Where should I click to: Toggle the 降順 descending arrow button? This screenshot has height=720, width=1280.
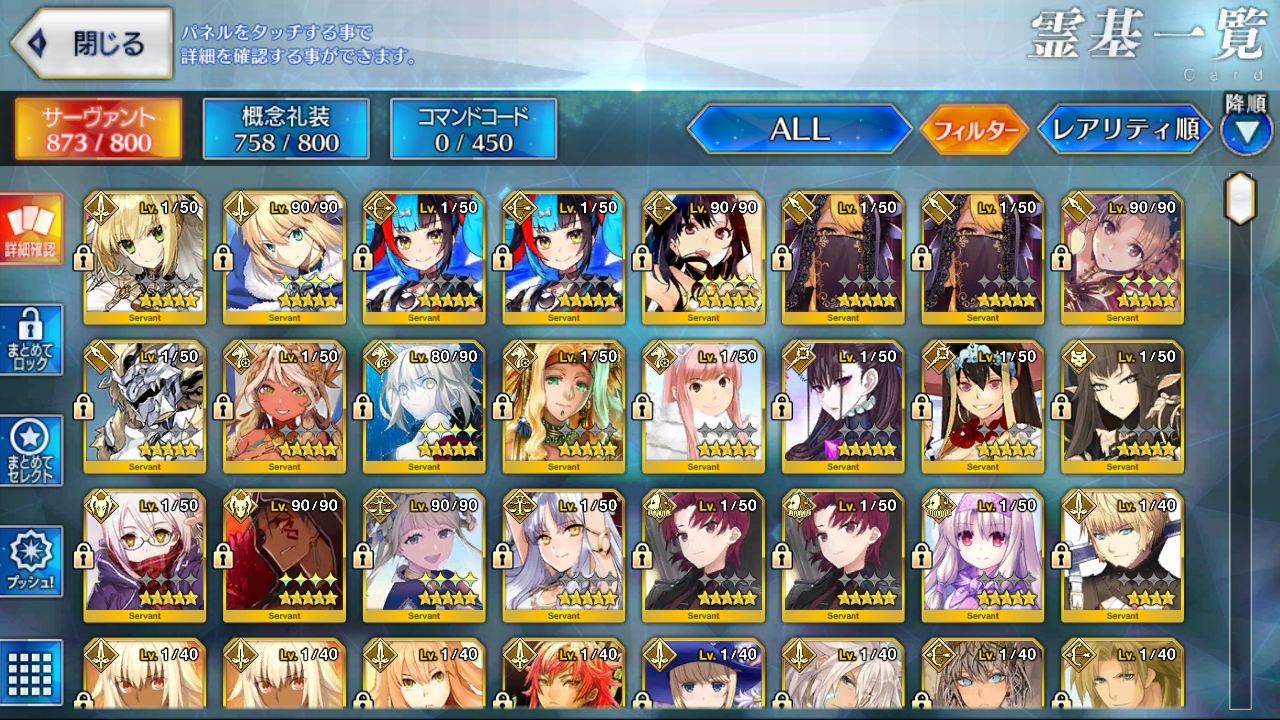click(x=1246, y=132)
